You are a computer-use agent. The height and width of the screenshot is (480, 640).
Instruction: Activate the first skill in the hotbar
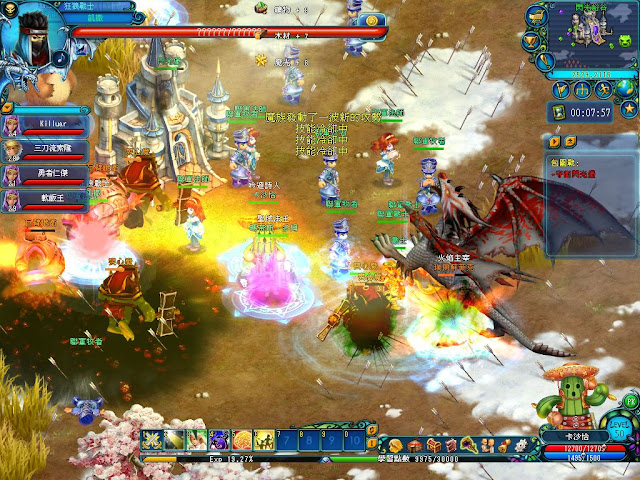tap(152, 439)
